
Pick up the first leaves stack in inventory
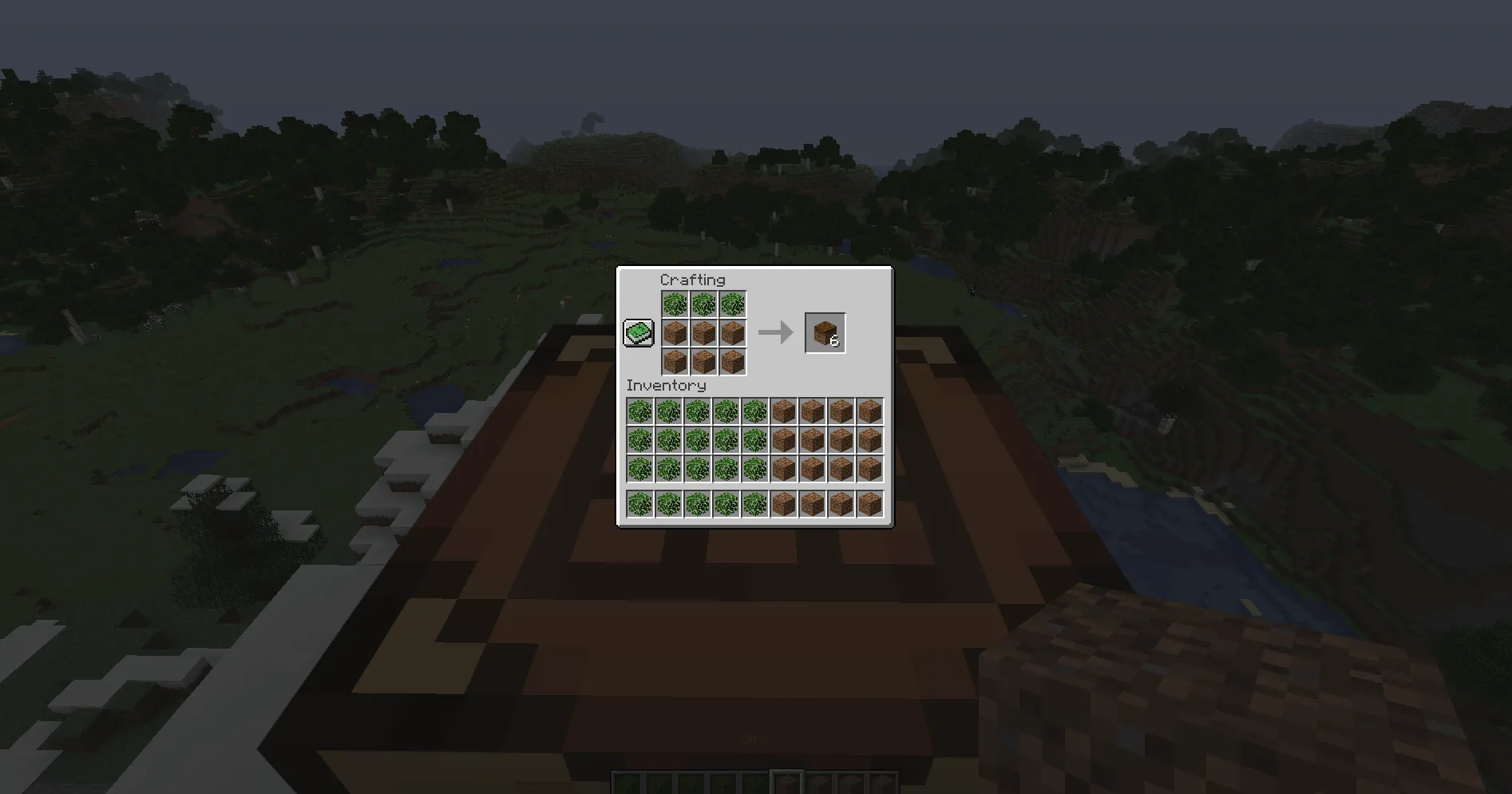click(638, 411)
